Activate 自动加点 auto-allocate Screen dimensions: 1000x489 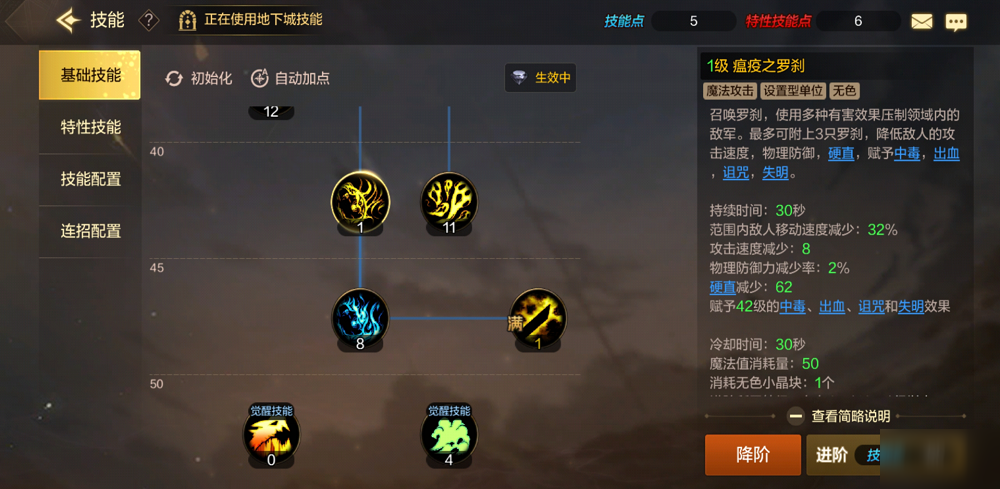290,78
